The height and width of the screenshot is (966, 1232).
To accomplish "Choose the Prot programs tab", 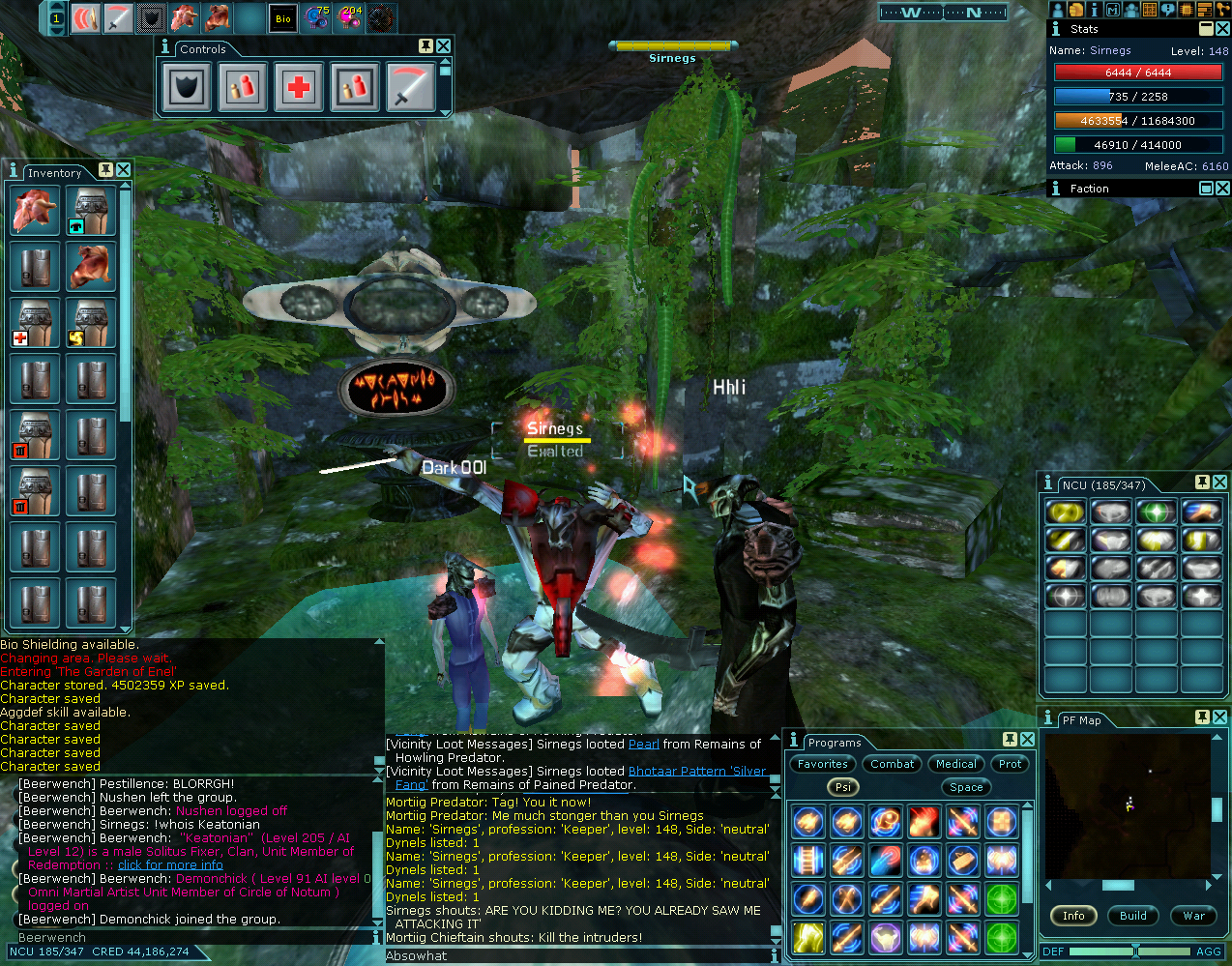I will point(1010,764).
